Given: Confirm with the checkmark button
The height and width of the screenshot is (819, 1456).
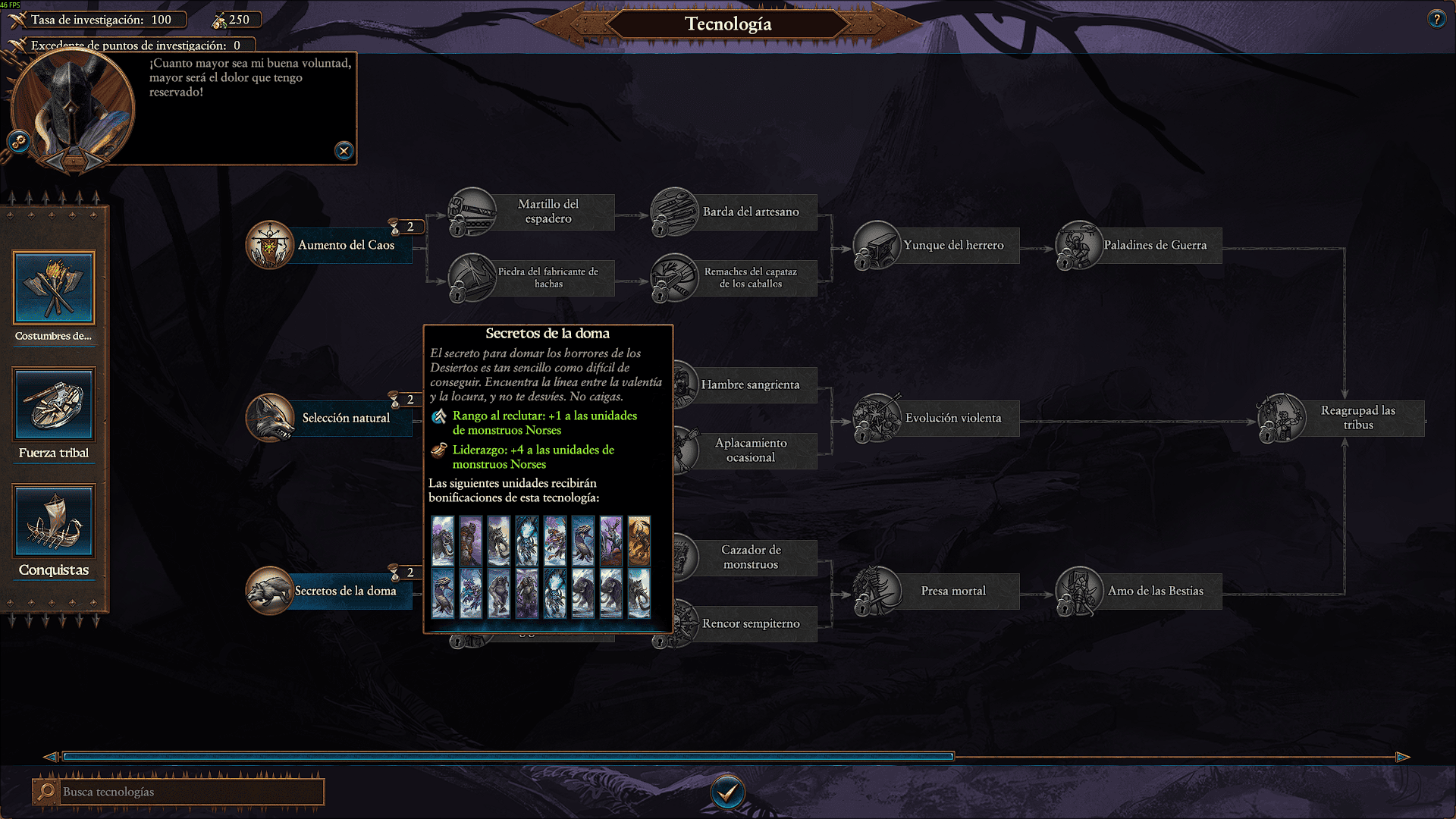Looking at the screenshot, I should click(727, 792).
